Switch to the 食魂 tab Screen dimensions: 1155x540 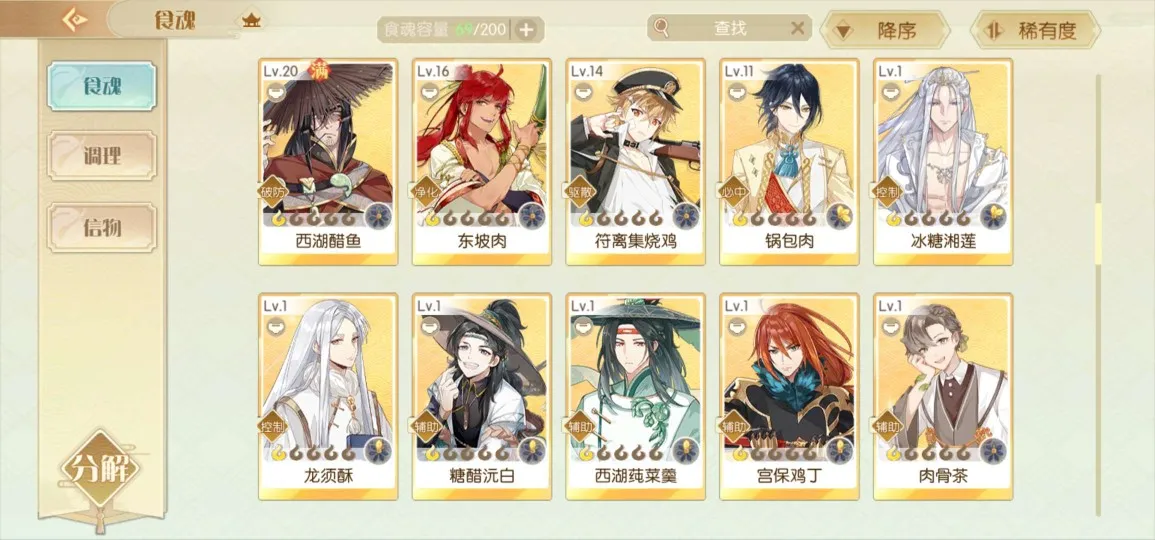pyautogui.click(x=103, y=85)
